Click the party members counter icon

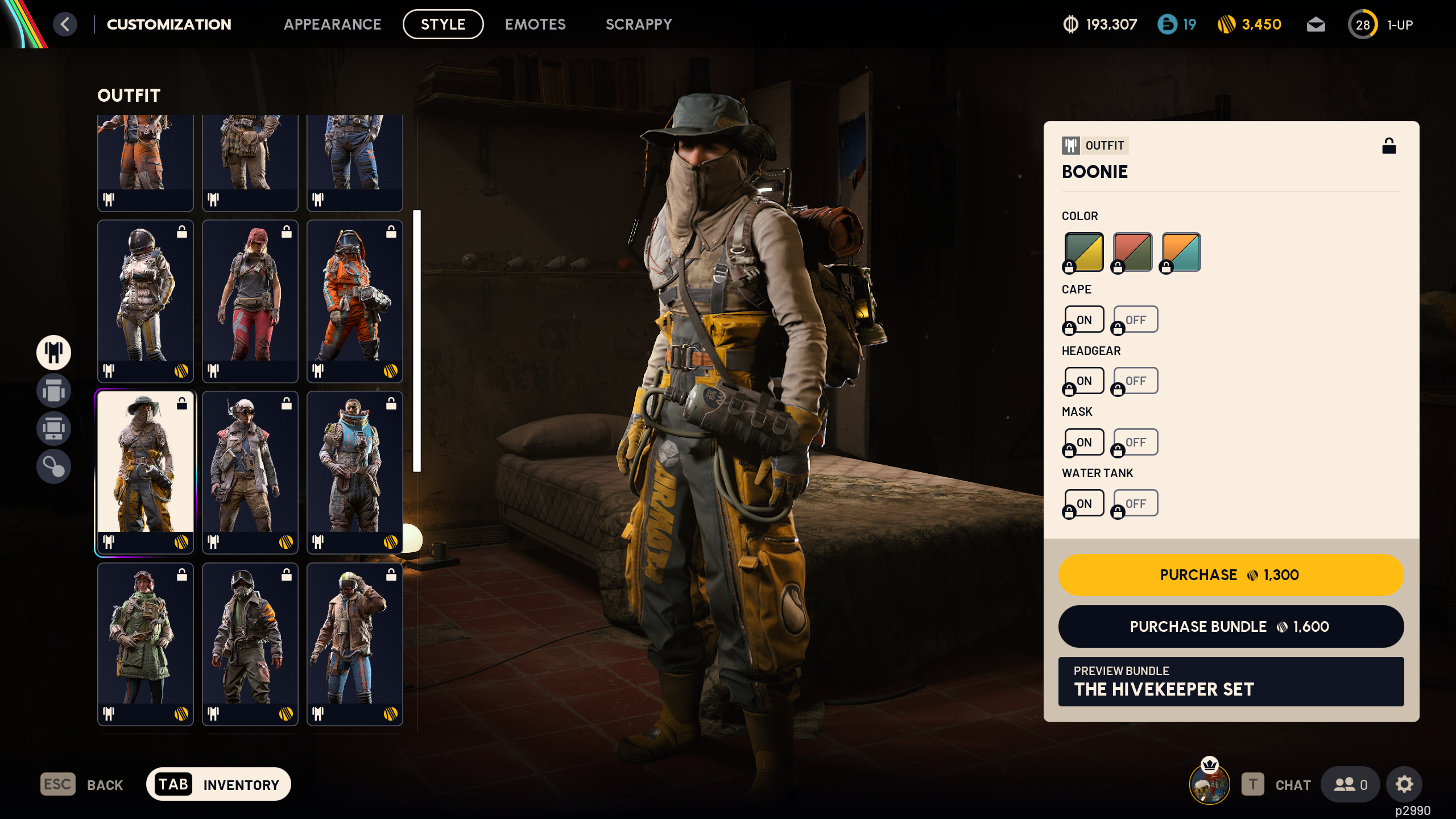coord(1351,784)
